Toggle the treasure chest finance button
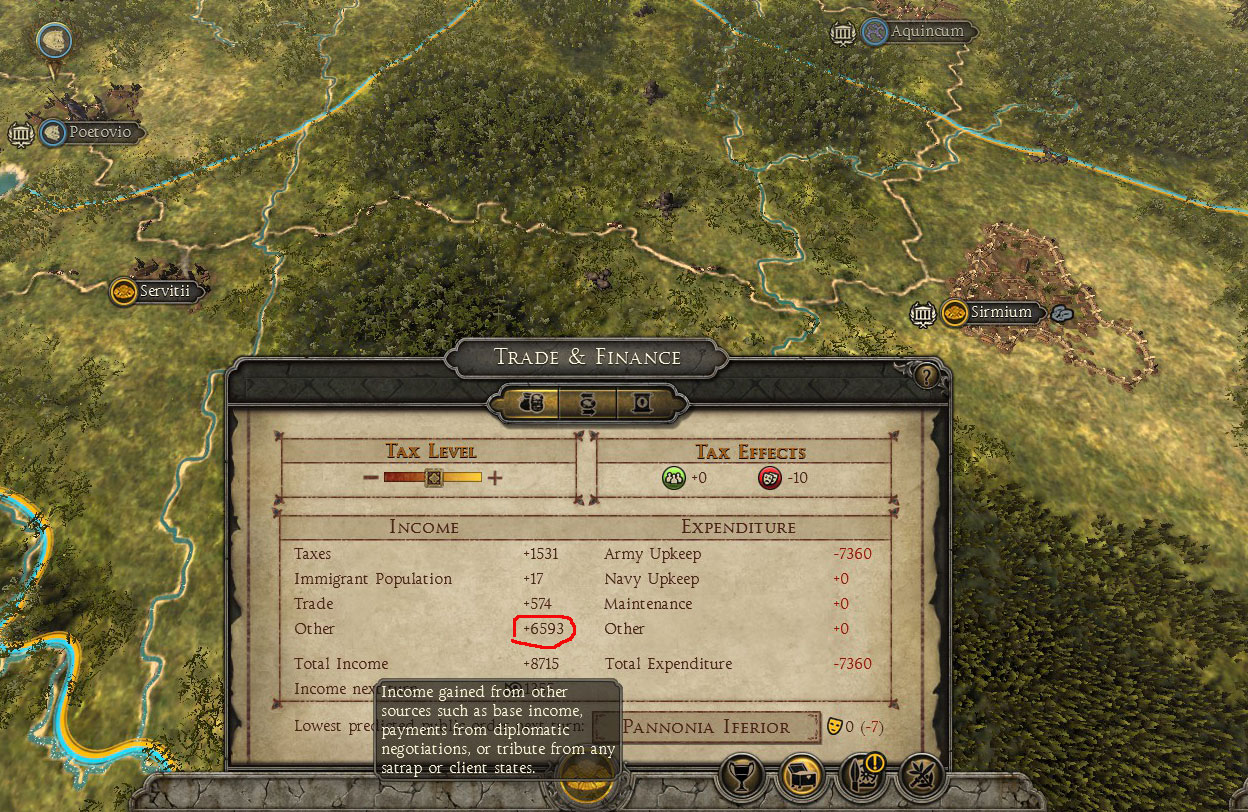Viewport: 1248px width, 812px height. coord(800,775)
